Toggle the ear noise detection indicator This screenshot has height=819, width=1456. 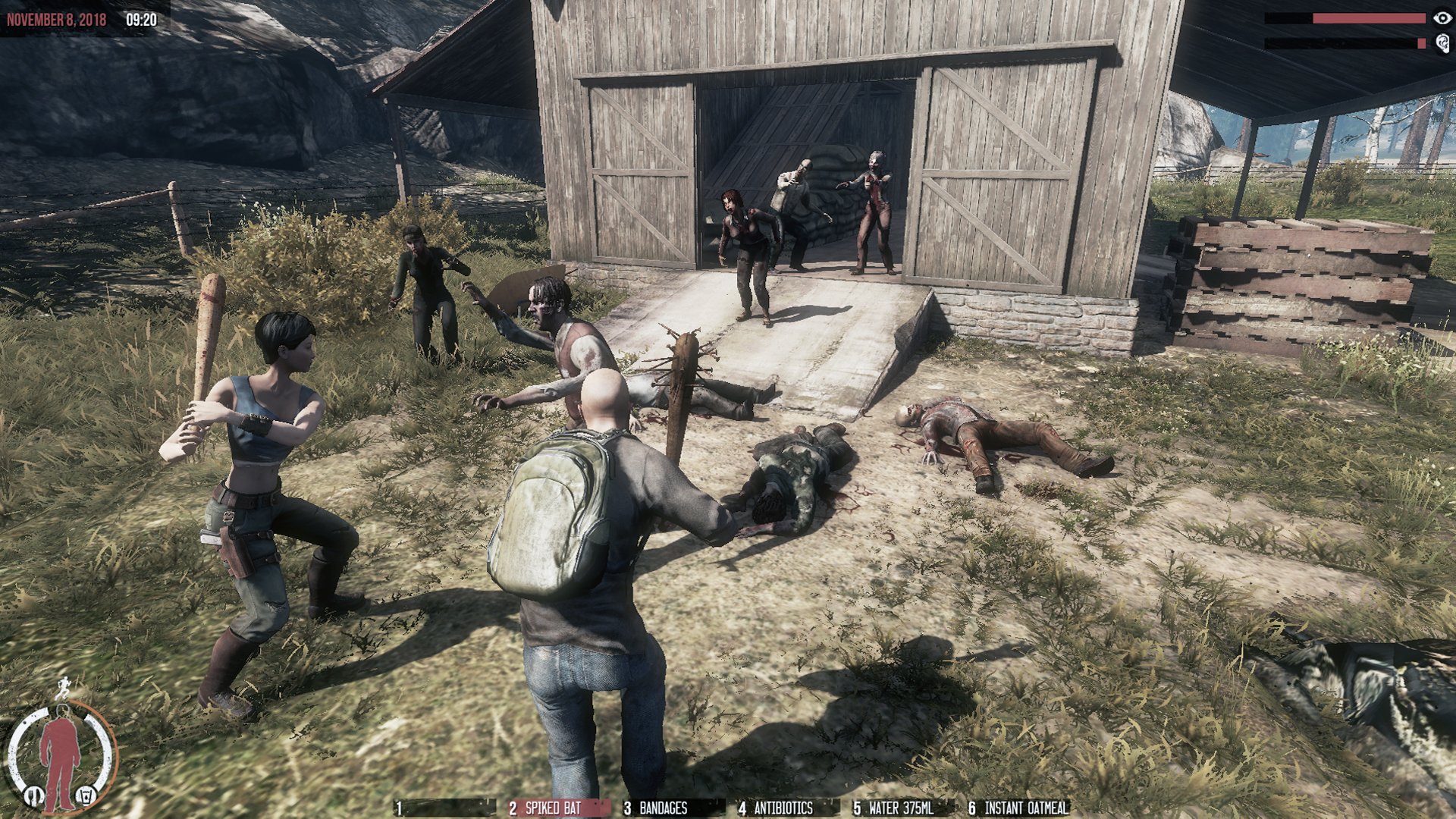click(x=1442, y=44)
